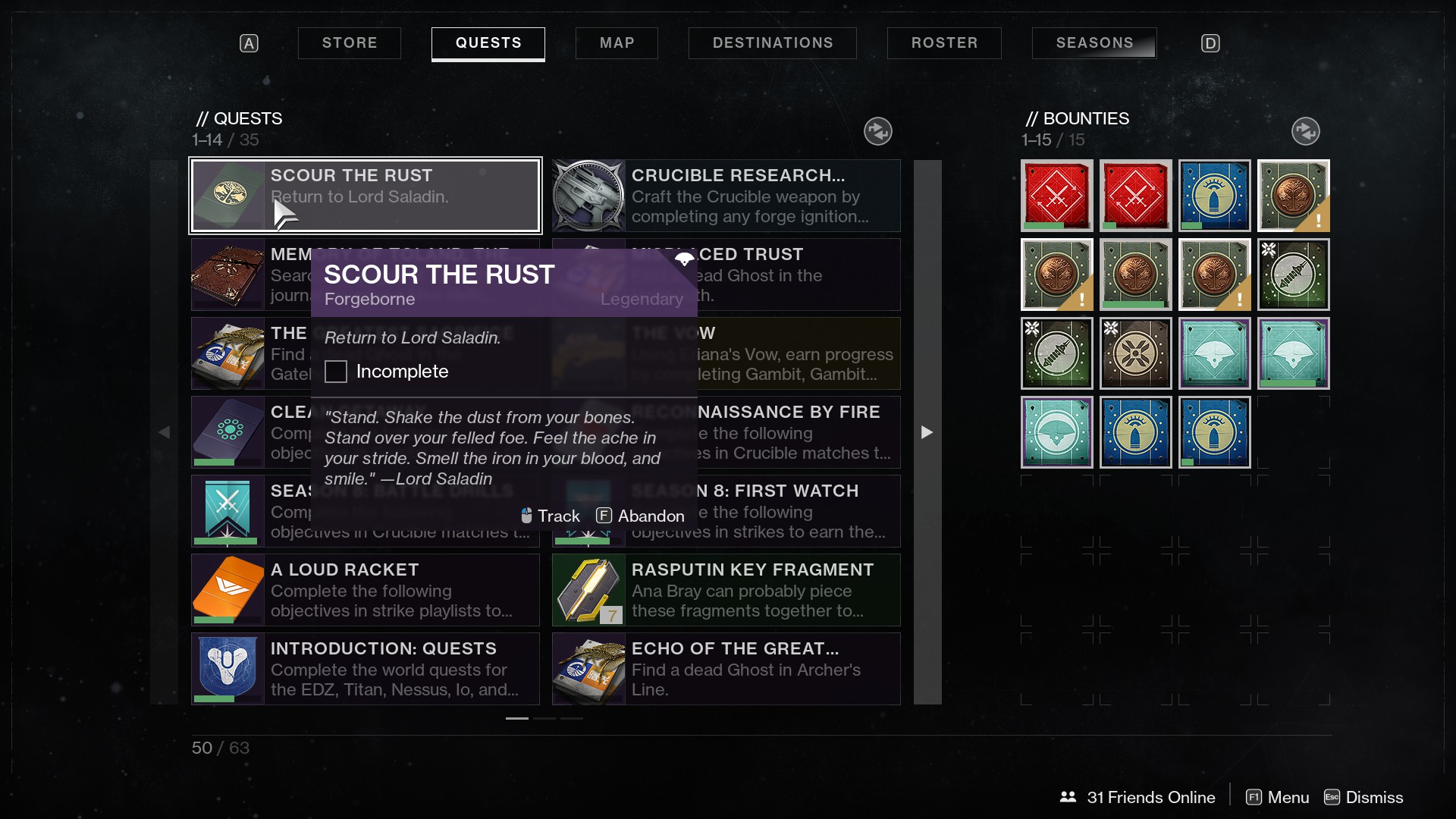1456x819 pixels.
Task: Select the Echo of the Great quest
Action: (726, 669)
